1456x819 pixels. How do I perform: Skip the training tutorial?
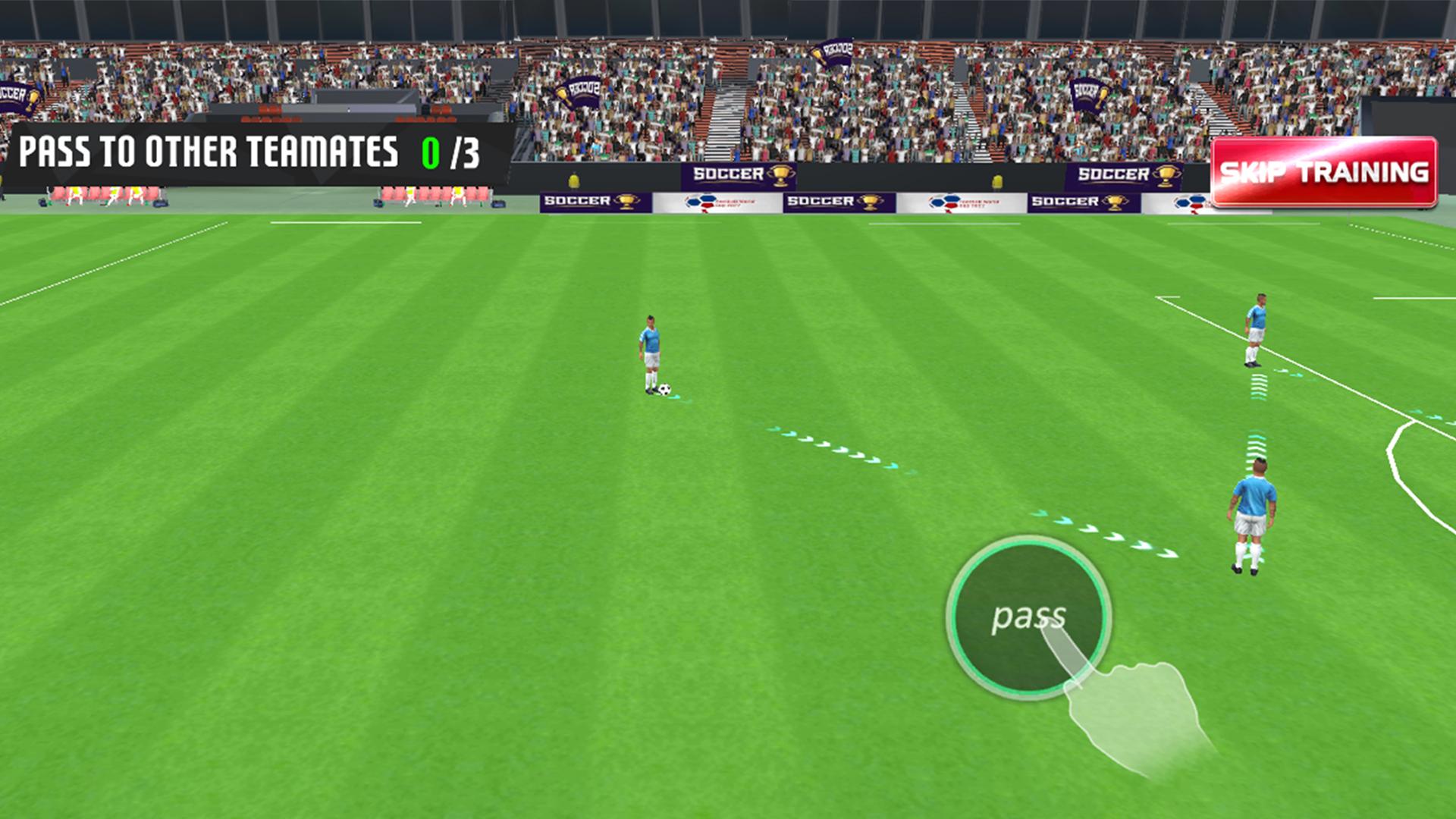[x=1323, y=172]
